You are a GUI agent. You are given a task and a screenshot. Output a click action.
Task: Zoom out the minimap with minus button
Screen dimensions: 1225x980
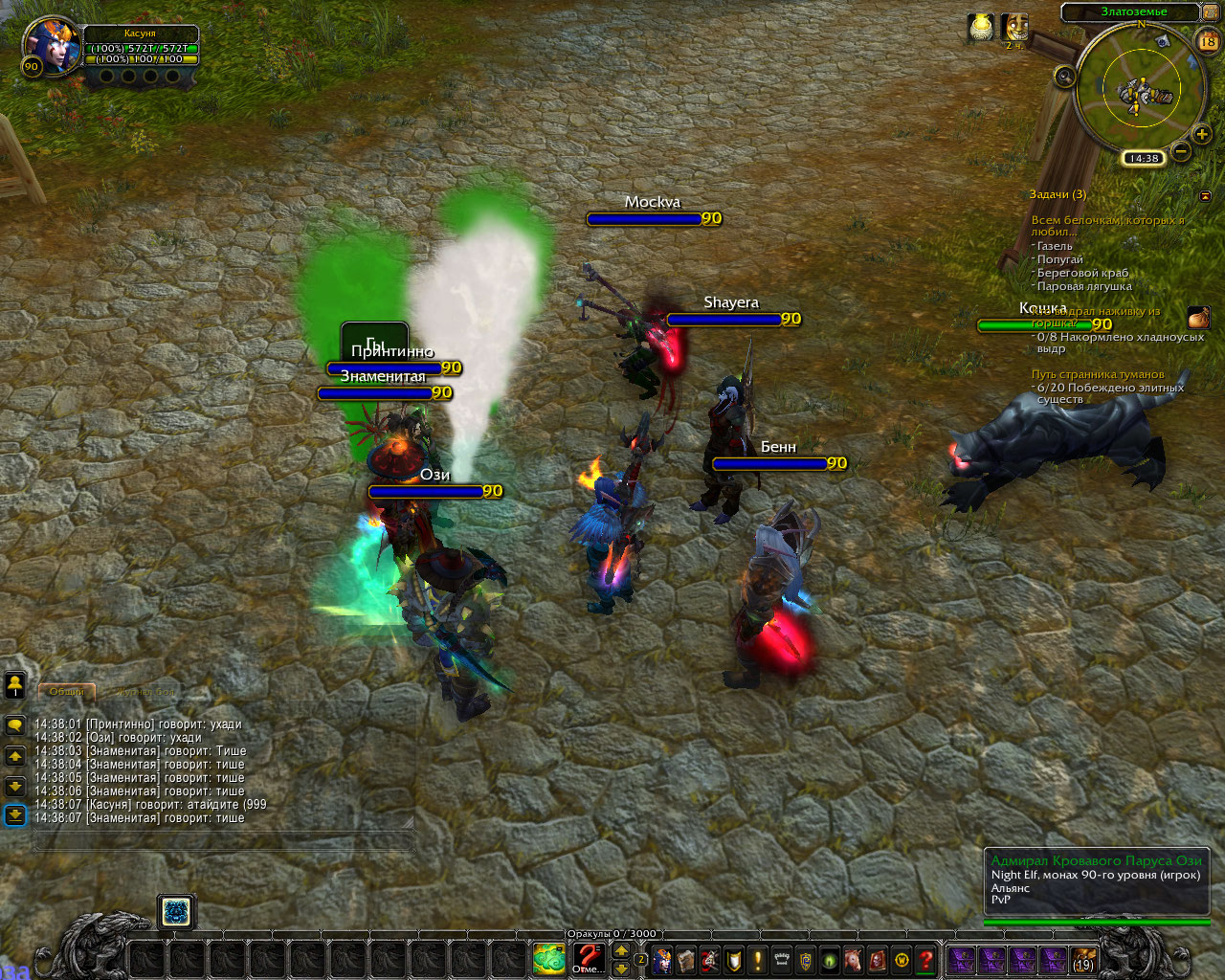tap(1181, 150)
